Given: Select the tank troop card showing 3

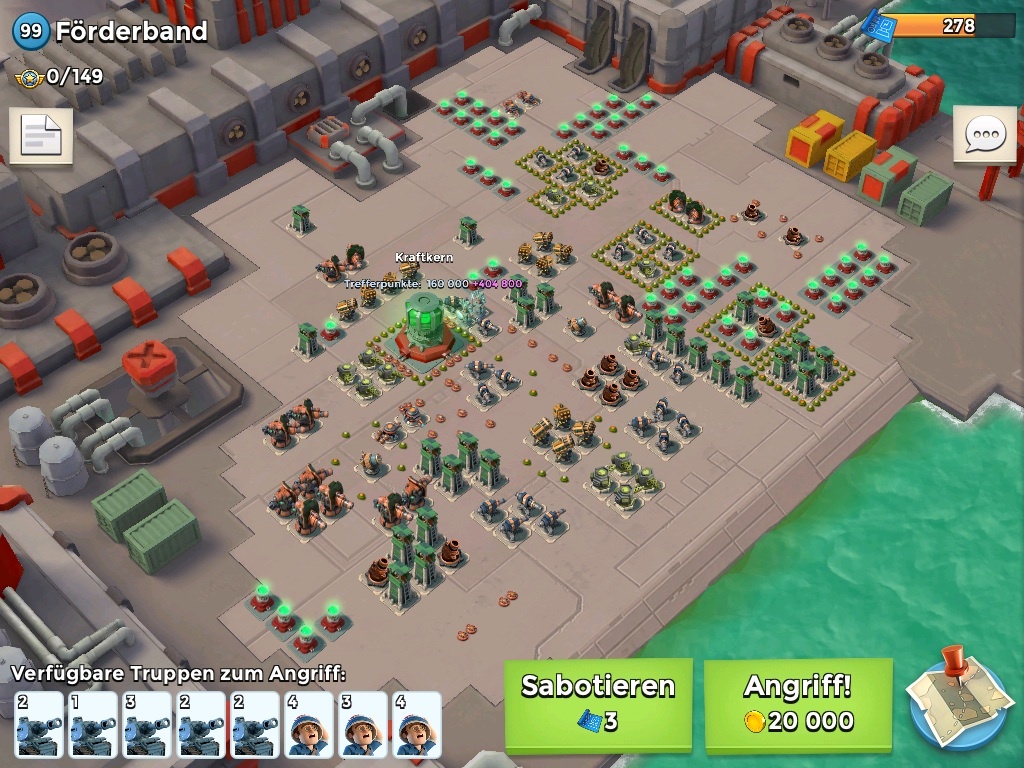Looking at the screenshot, I should [x=147, y=724].
